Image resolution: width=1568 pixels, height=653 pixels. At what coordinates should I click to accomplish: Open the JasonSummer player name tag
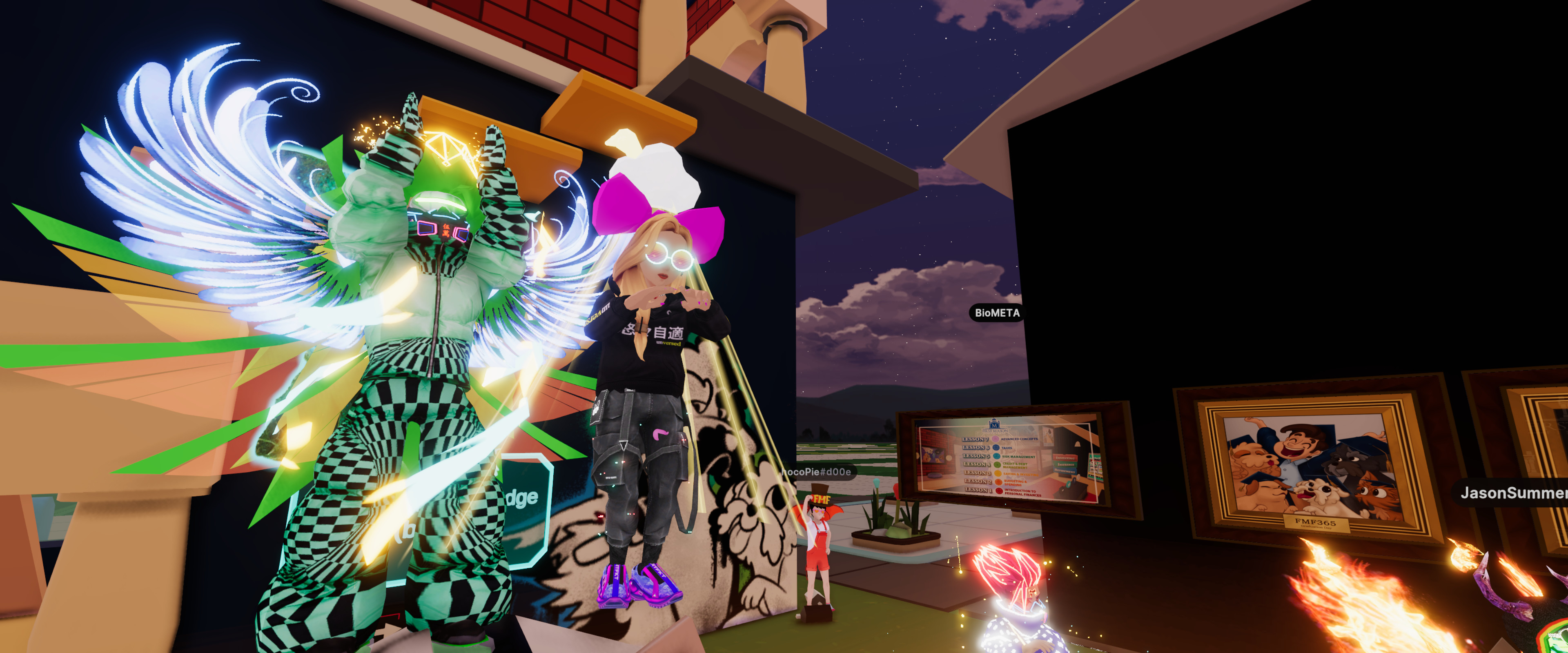pyautogui.click(x=1512, y=493)
